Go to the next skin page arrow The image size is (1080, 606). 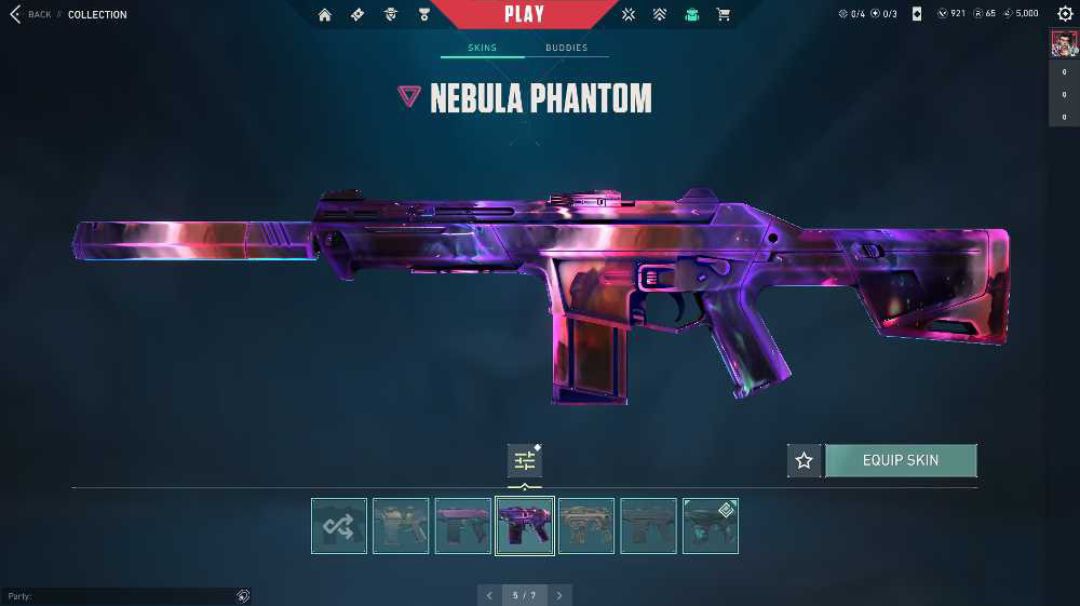pos(560,596)
